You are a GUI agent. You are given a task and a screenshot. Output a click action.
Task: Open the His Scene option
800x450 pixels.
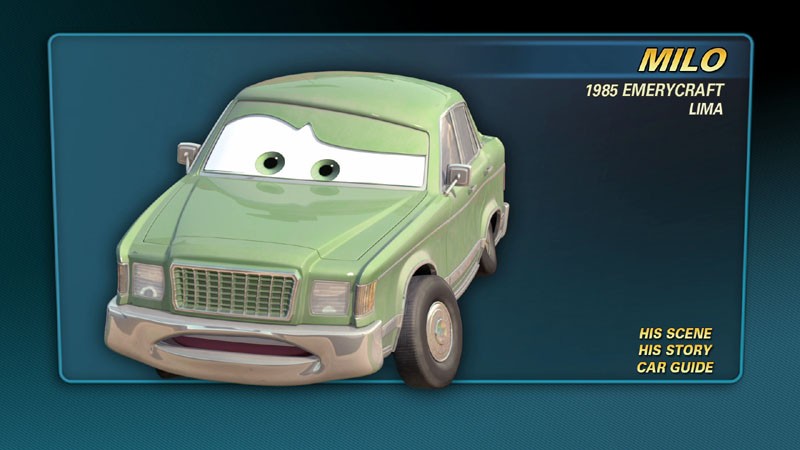[x=675, y=333]
